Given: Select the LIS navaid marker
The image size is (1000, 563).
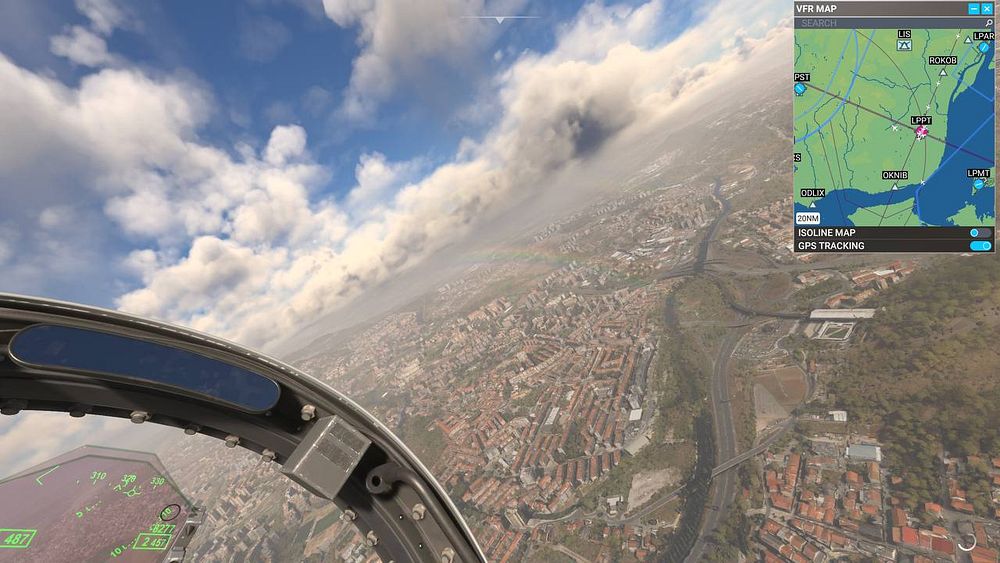Looking at the screenshot, I should pyautogui.click(x=905, y=44).
